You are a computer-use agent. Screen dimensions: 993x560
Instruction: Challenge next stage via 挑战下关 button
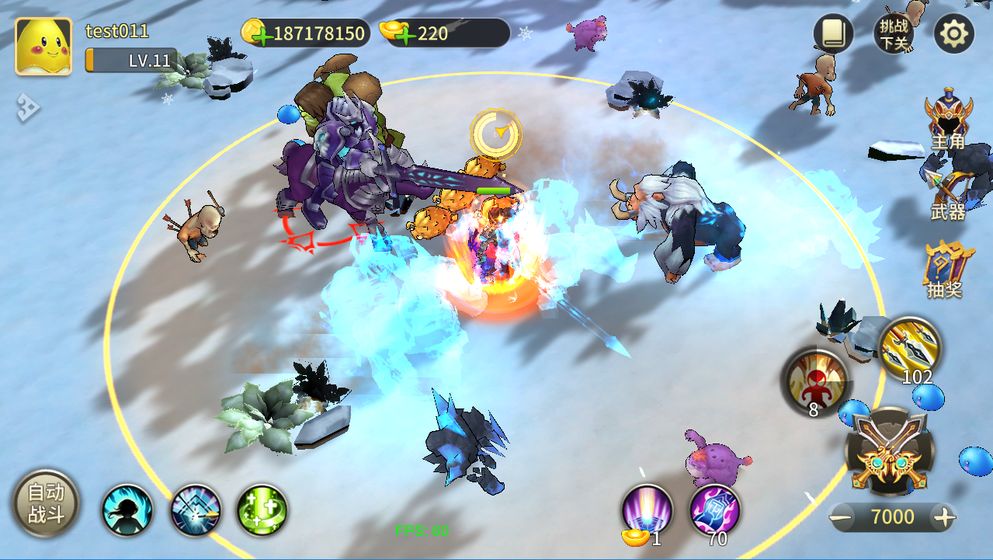tap(893, 34)
